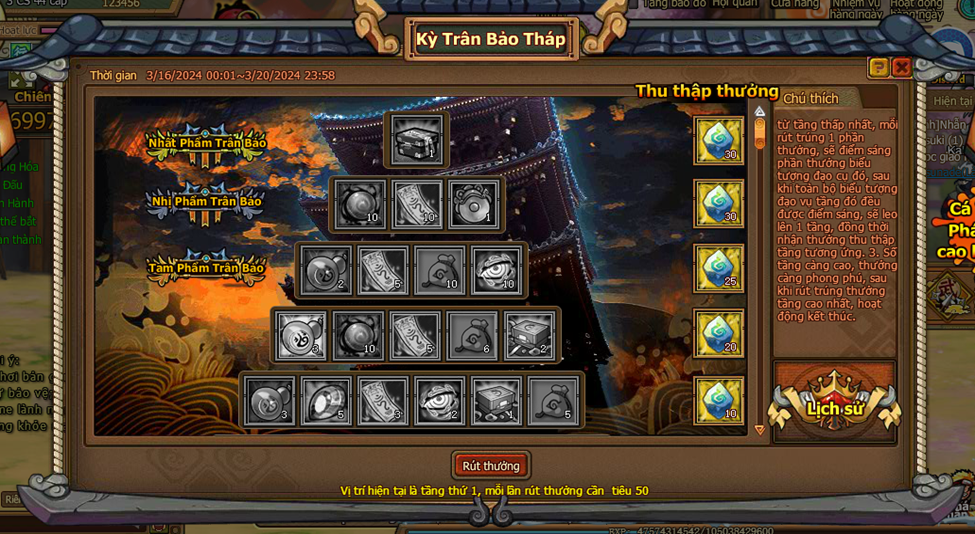Screen dimensions: 975x534
Task: Select the crystal collection reward numbered 20
Action: coord(719,334)
